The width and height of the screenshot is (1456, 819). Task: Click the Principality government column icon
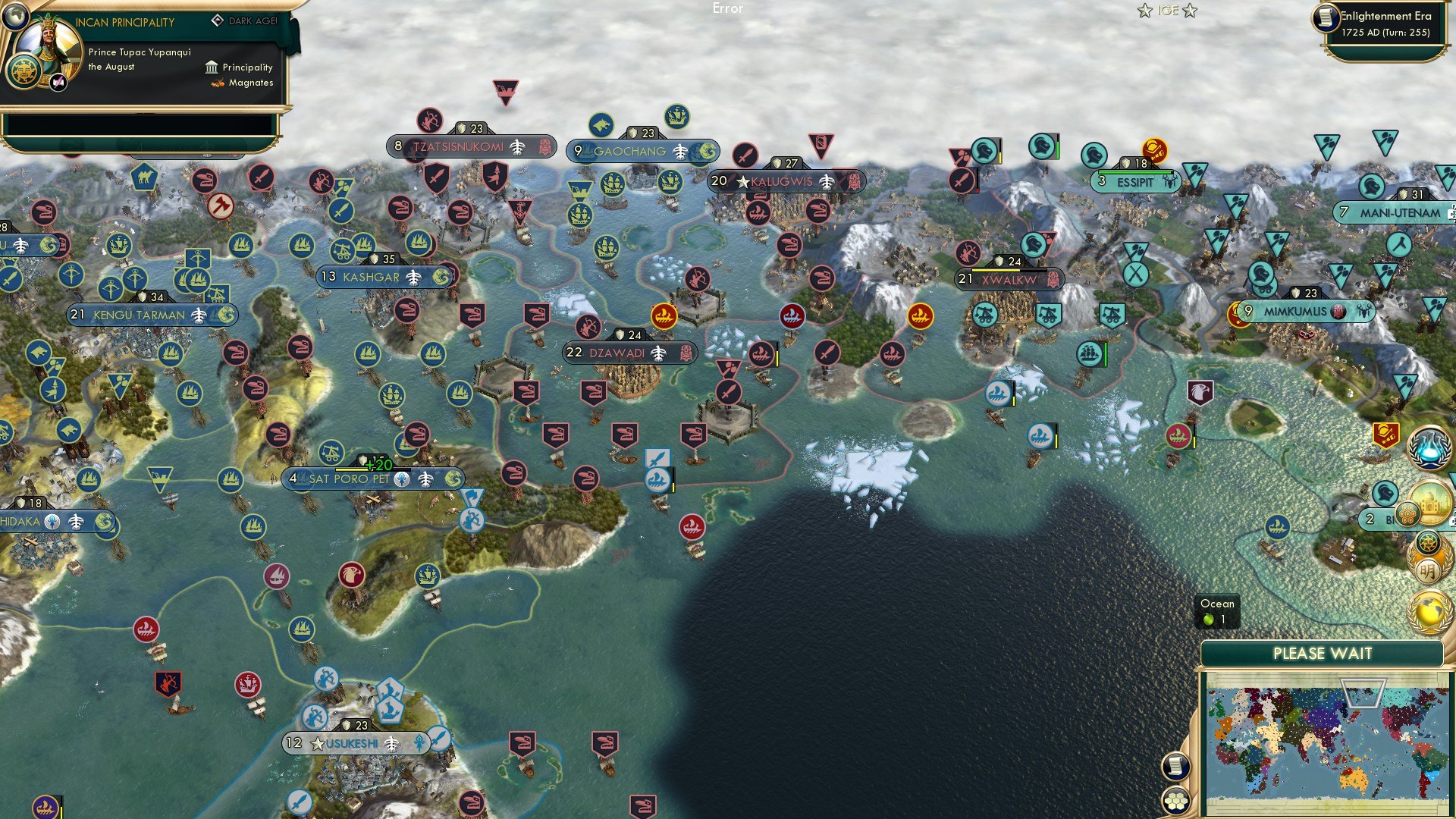pos(211,67)
